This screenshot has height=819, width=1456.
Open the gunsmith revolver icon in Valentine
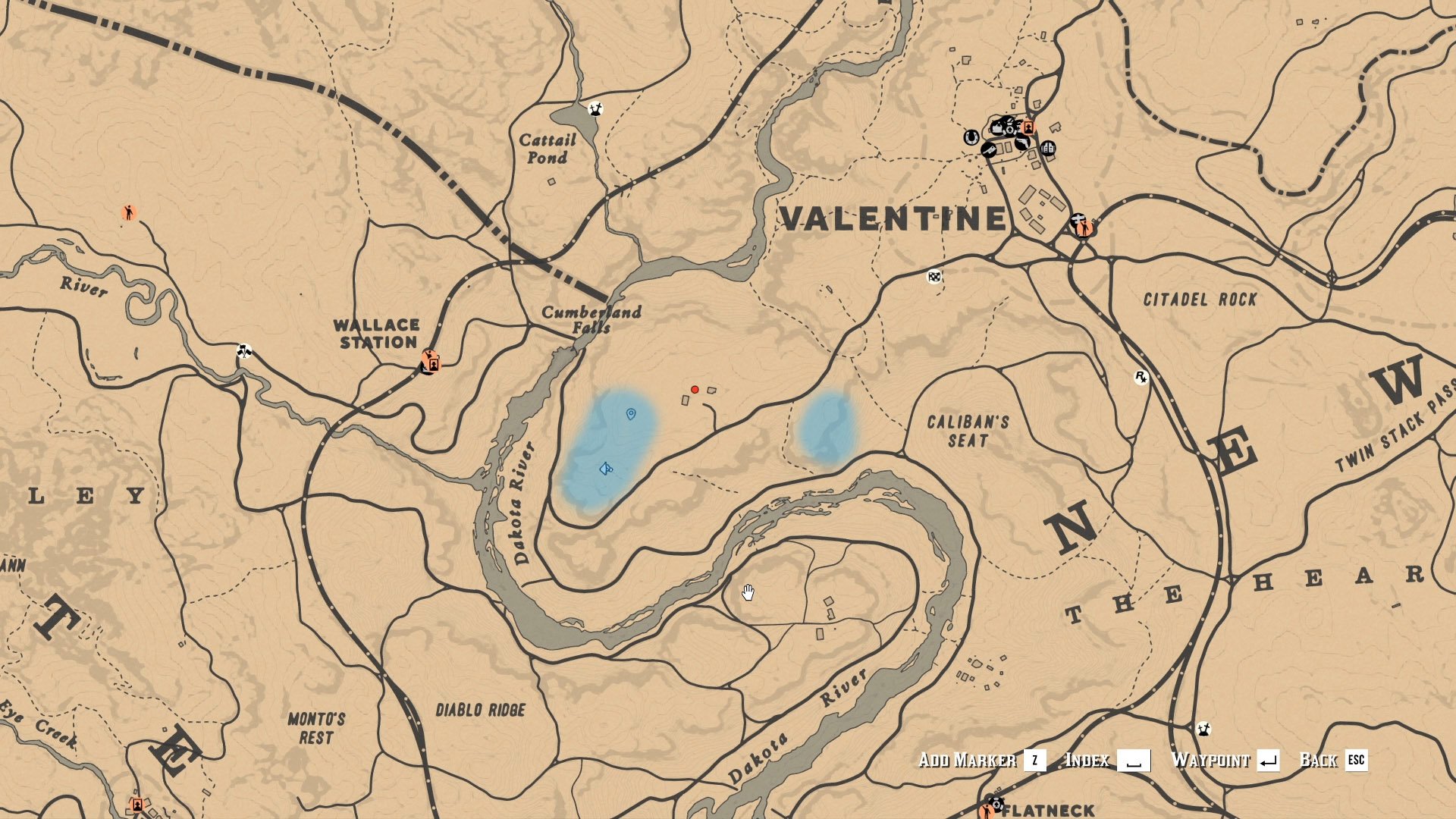coord(1022,142)
